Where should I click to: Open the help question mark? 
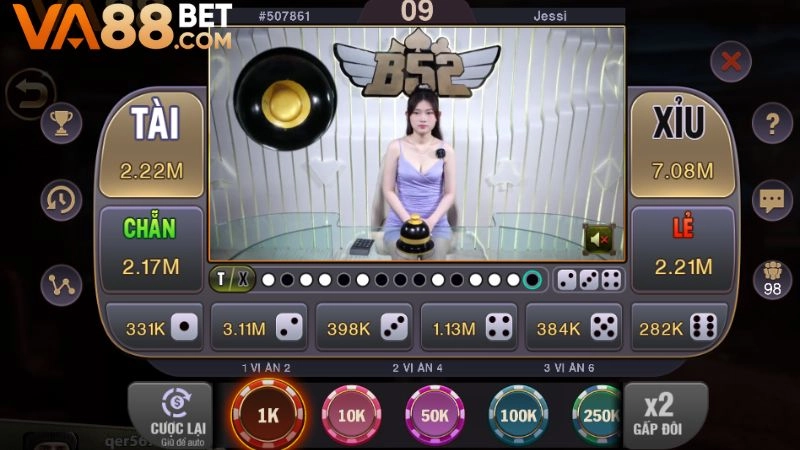771,125
